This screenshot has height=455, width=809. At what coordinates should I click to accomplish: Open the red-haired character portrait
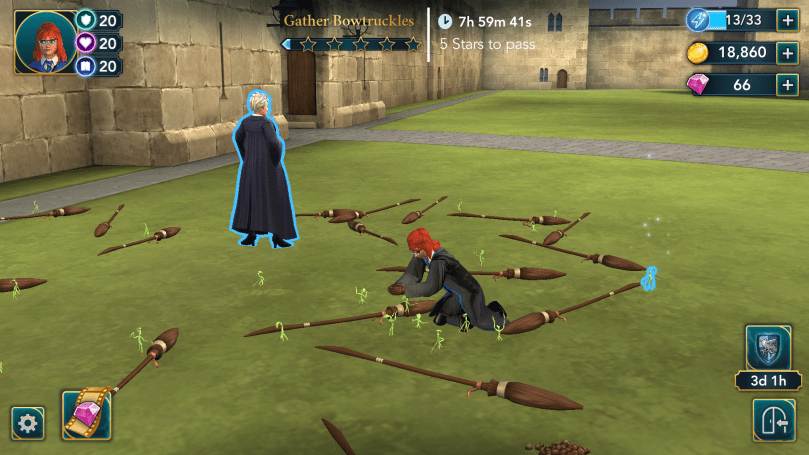click(46, 42)
